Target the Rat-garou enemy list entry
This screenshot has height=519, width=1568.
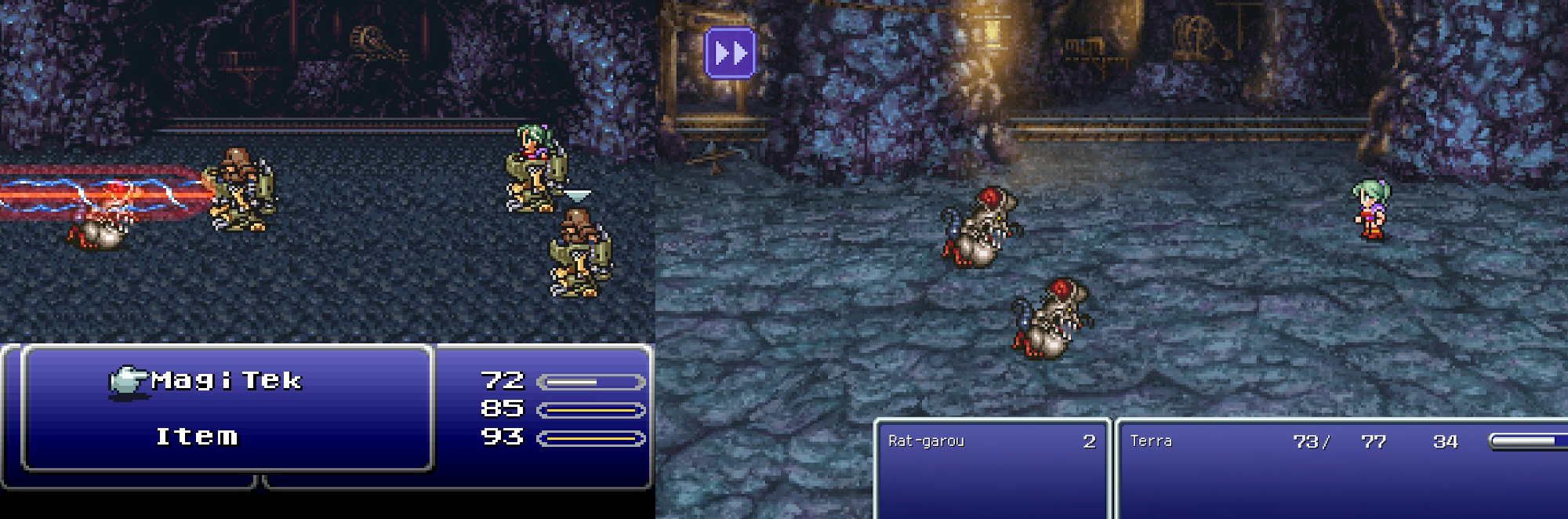927,441
